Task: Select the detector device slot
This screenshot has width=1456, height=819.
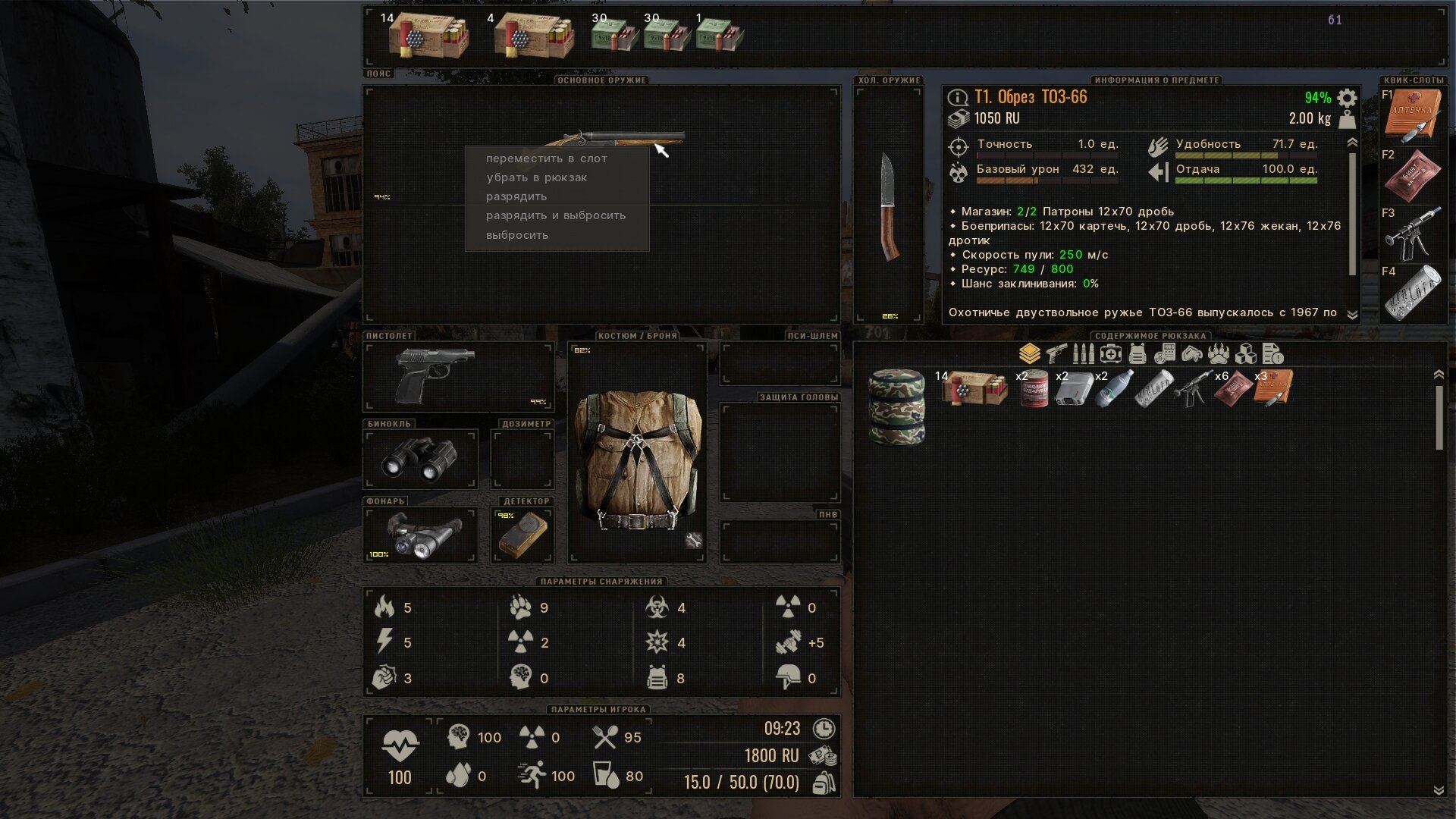Action: [522, 534]
